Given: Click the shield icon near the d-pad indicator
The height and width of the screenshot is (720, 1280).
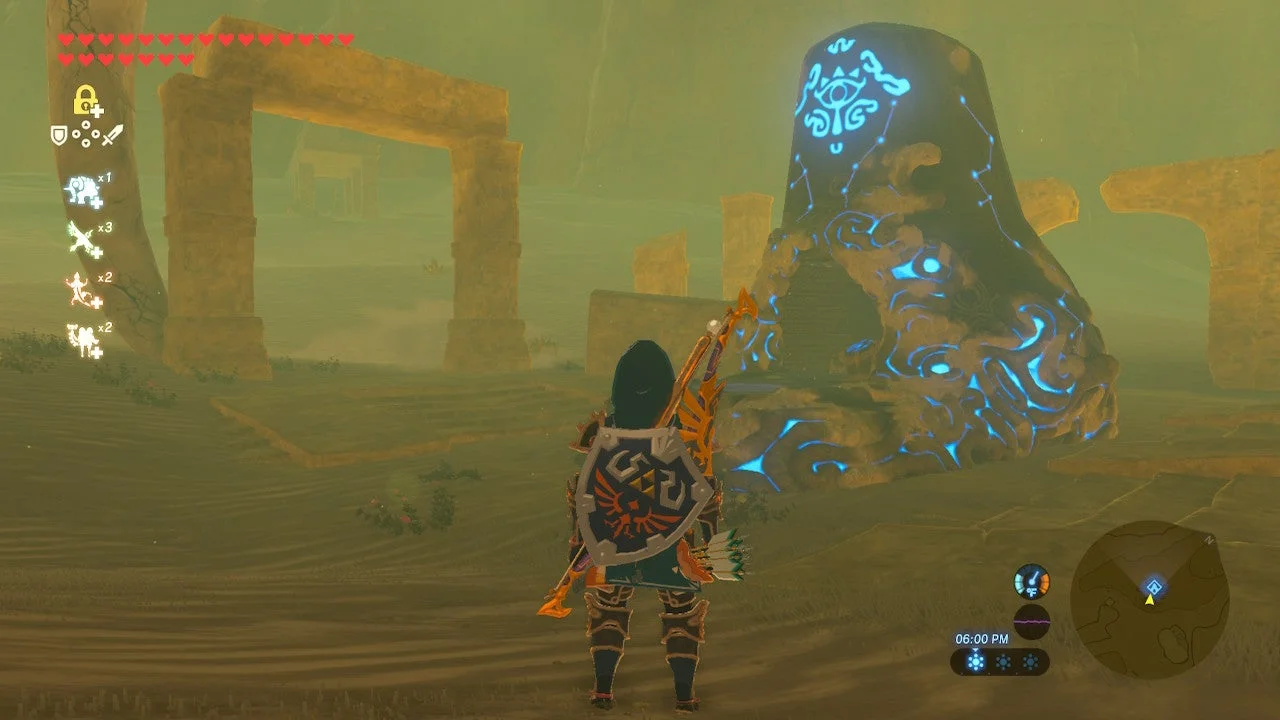Looking at the screenshot, I should [x=59, y=136].
